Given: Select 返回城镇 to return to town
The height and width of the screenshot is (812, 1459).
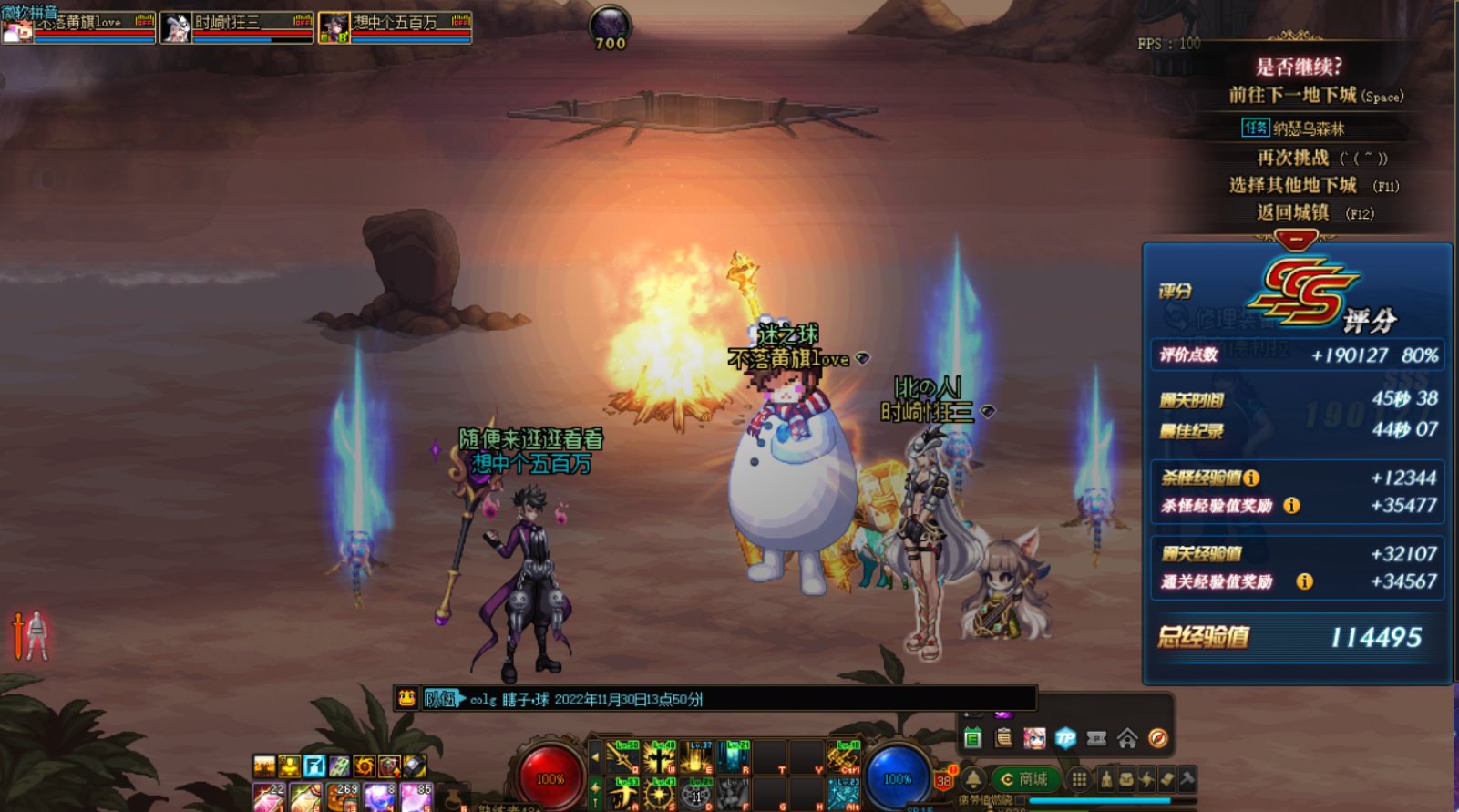Looking at the screenshot, I should pos(1293,212).
